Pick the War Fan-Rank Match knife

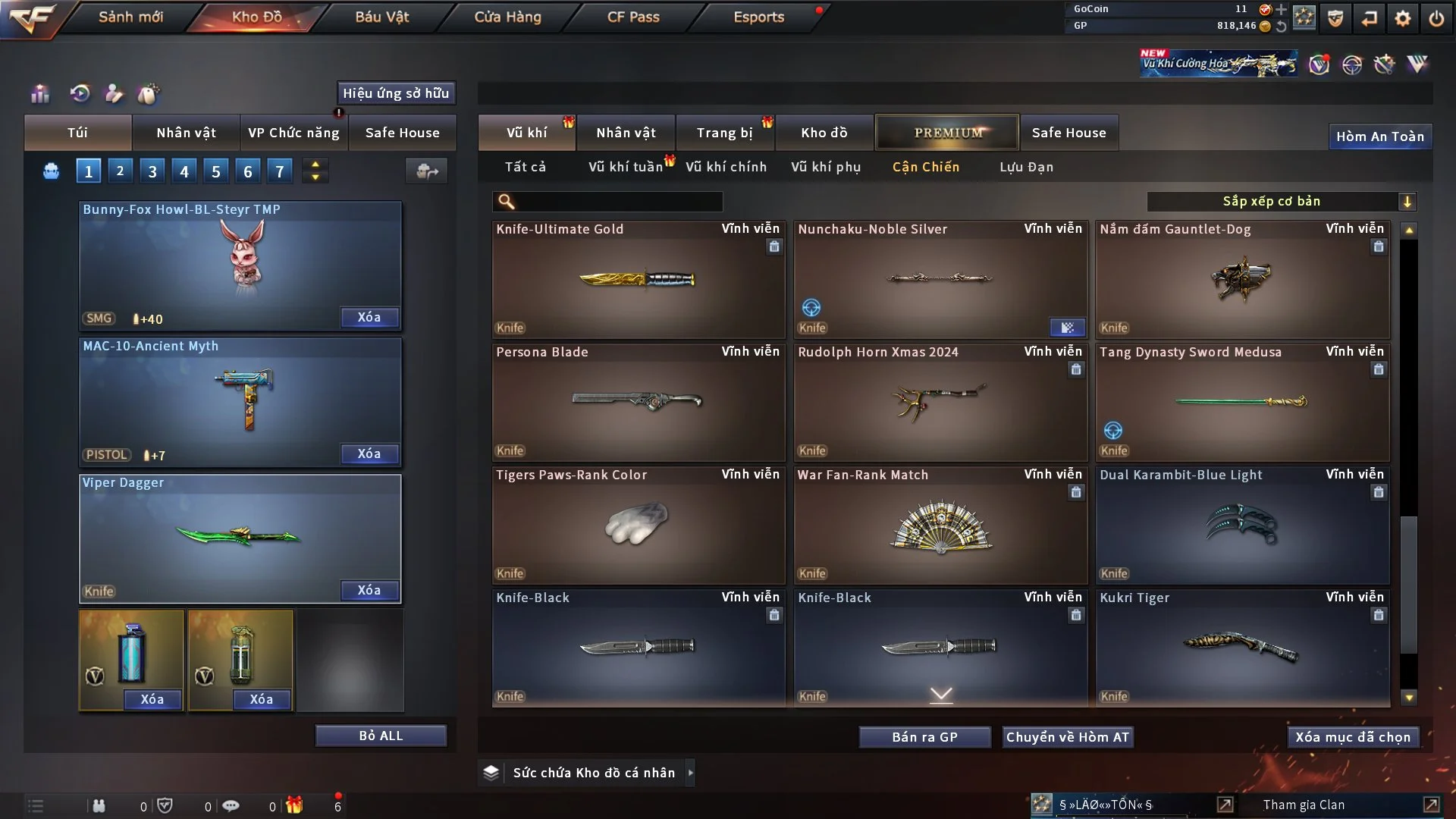(940, 525)
